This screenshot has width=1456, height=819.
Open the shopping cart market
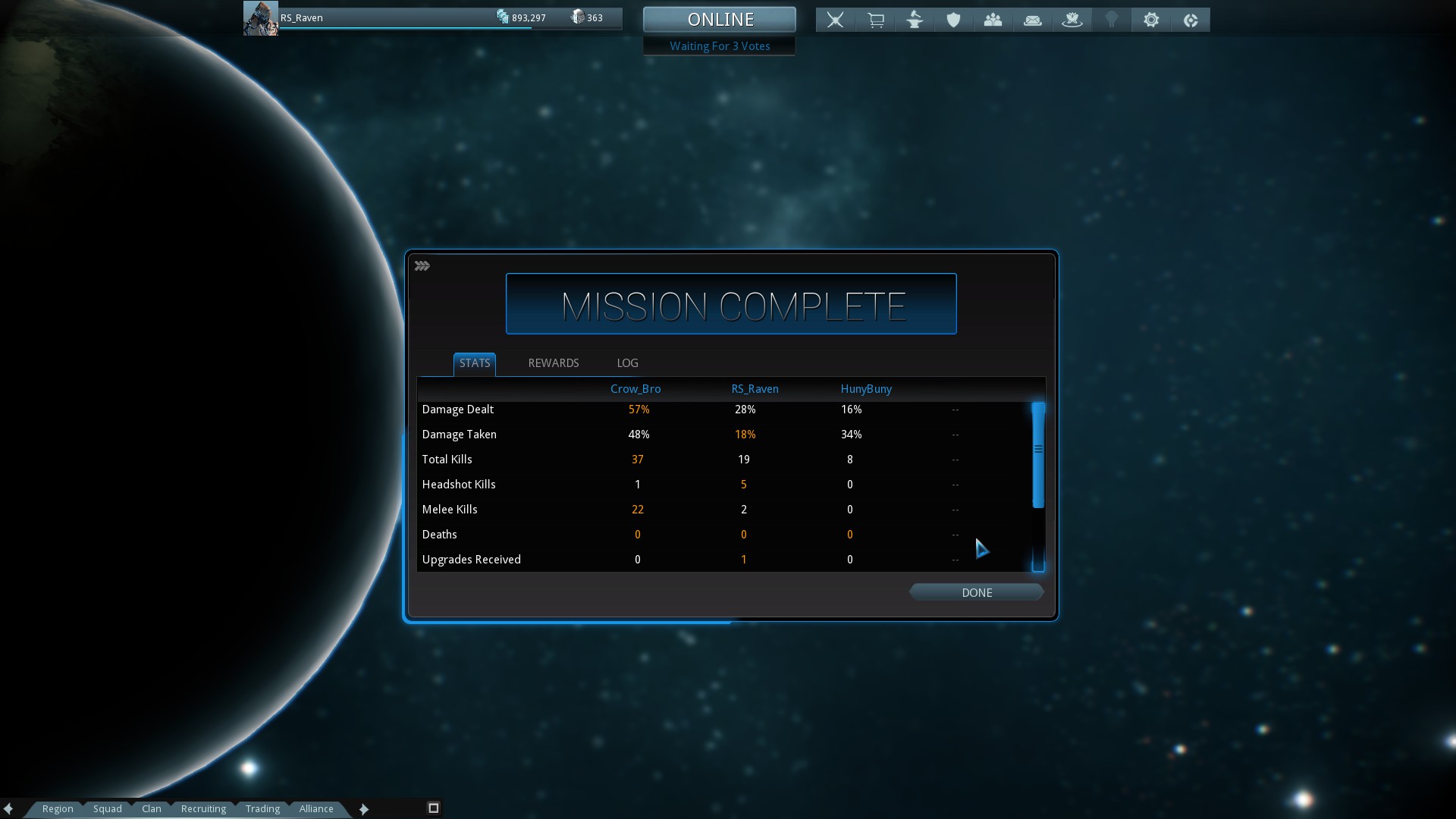coord(875,20)
